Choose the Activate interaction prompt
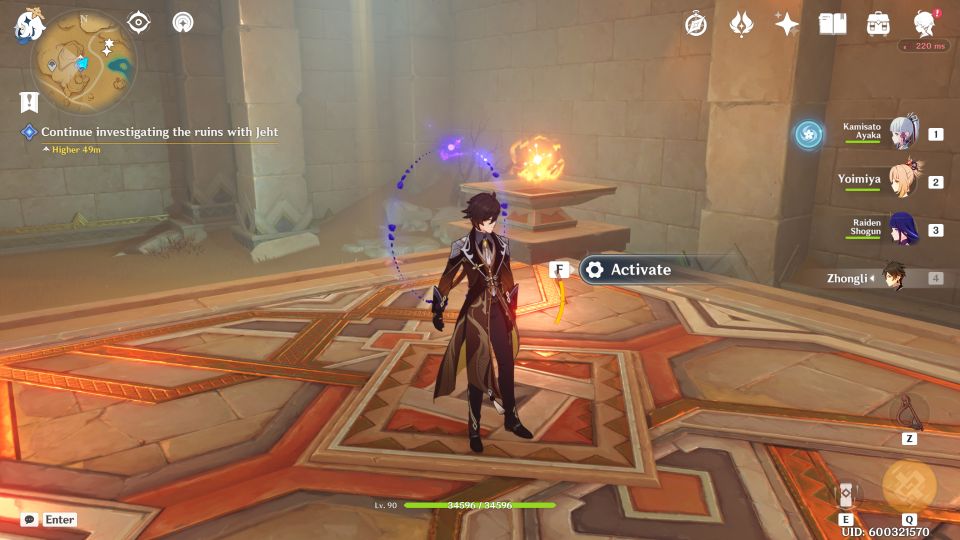 tap(640, 270)
